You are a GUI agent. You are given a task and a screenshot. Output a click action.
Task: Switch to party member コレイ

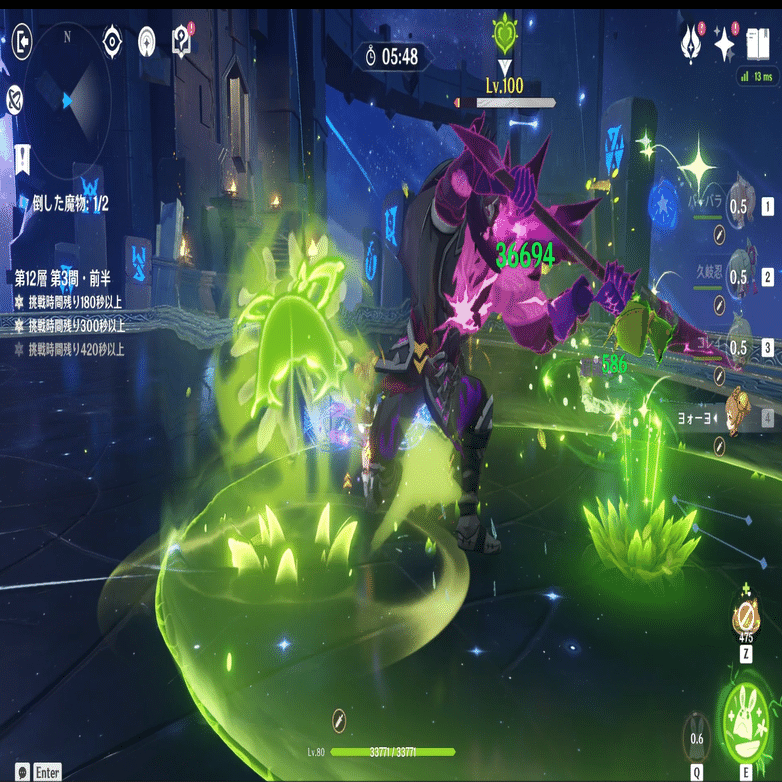pyautogui.click(x=741, y=345)
